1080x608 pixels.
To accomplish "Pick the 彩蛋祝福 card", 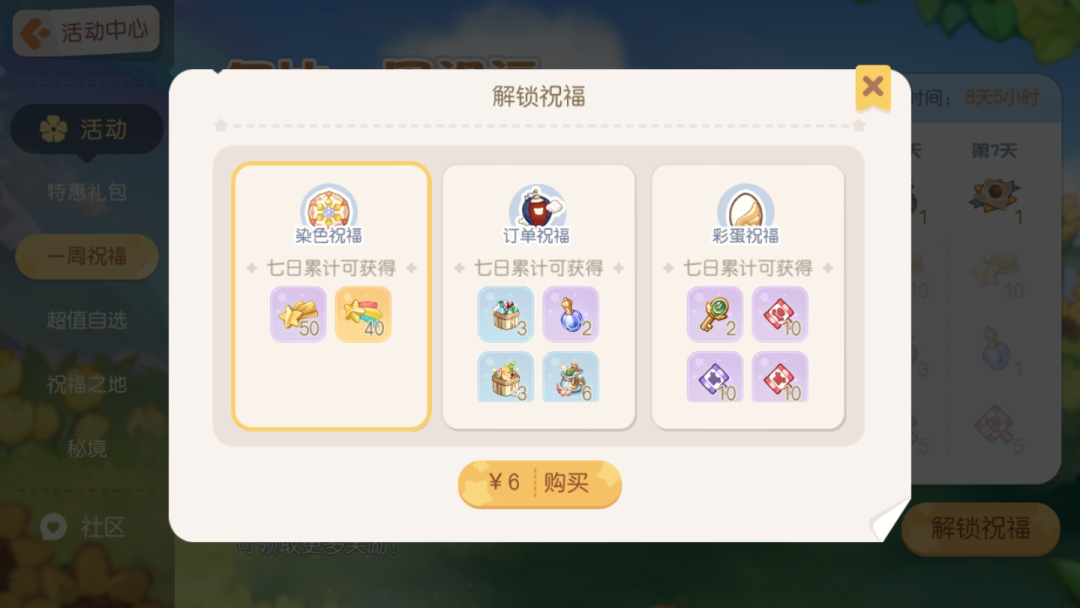I will point(748,296).
